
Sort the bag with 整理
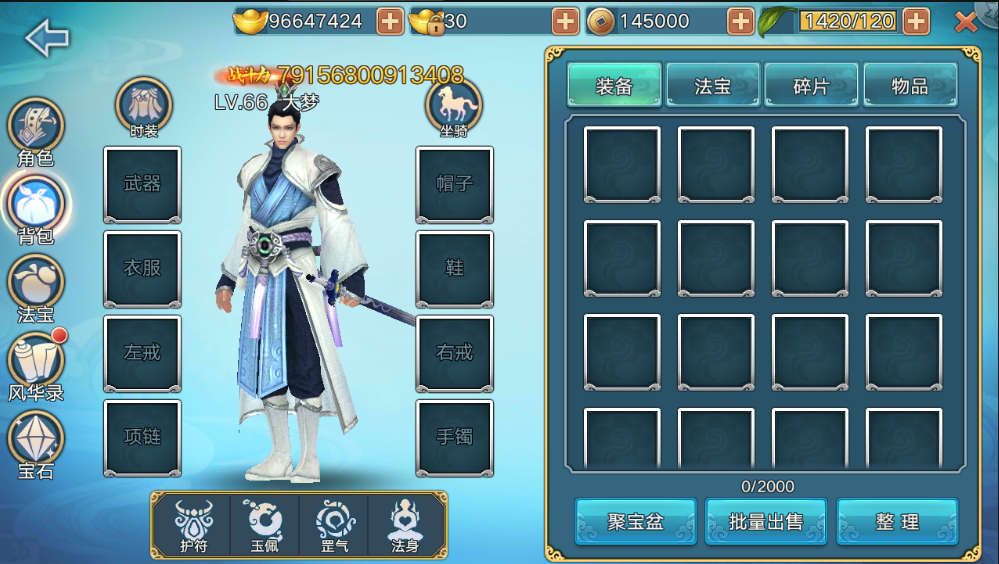pos(897,522)
